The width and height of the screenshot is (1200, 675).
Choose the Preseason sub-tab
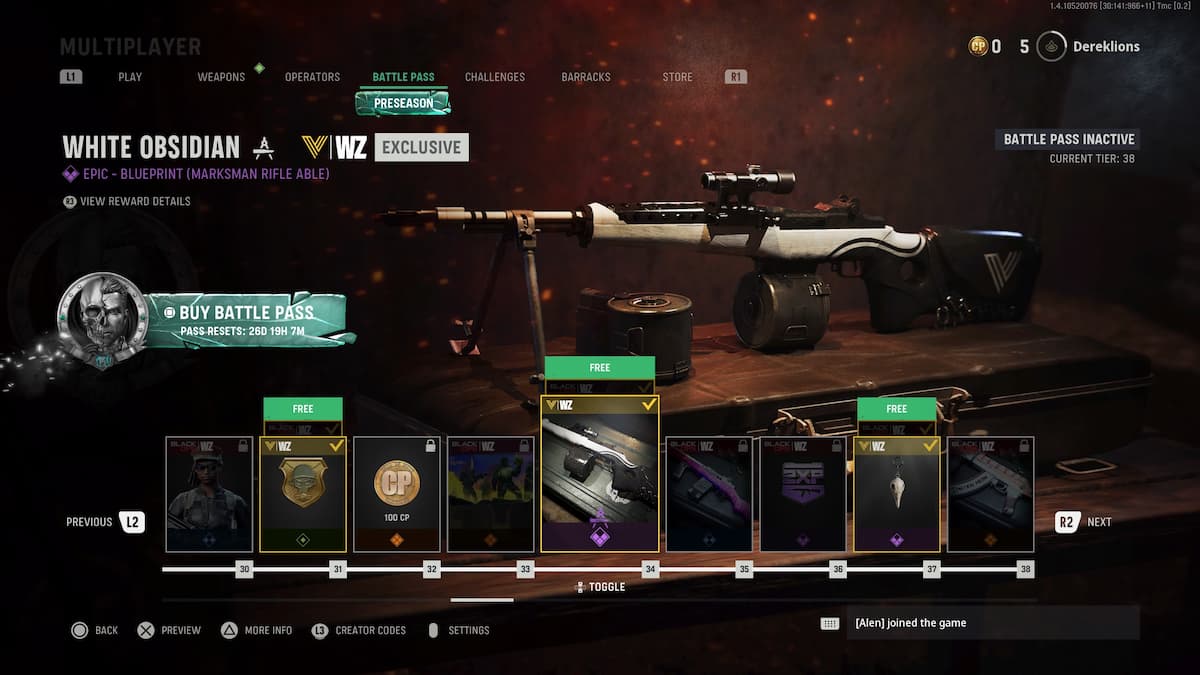tap(404, 103)
